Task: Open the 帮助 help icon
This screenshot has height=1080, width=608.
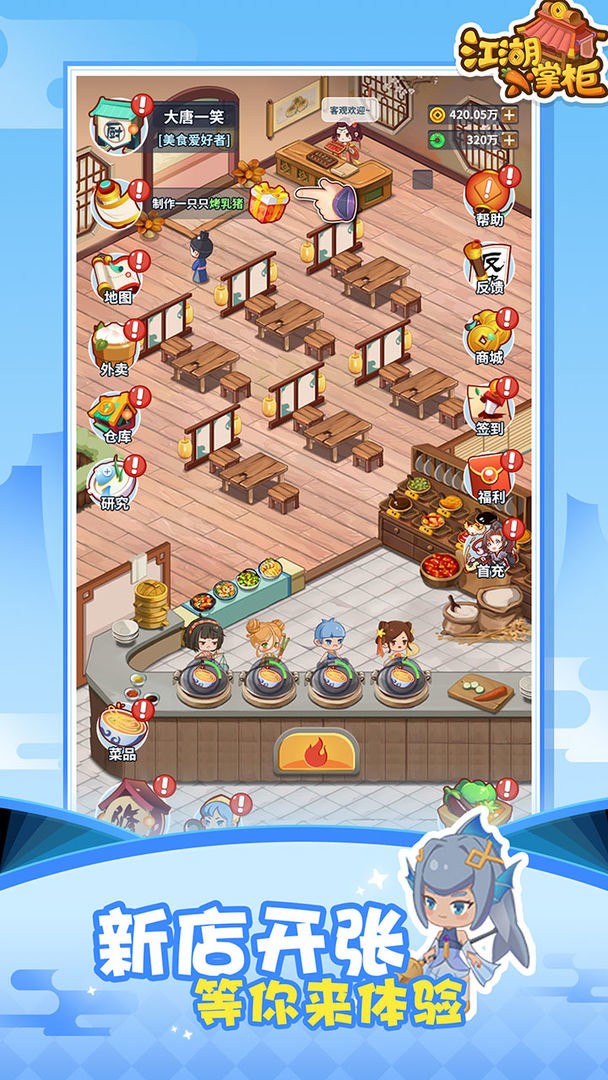Action: tap(490, 195)
